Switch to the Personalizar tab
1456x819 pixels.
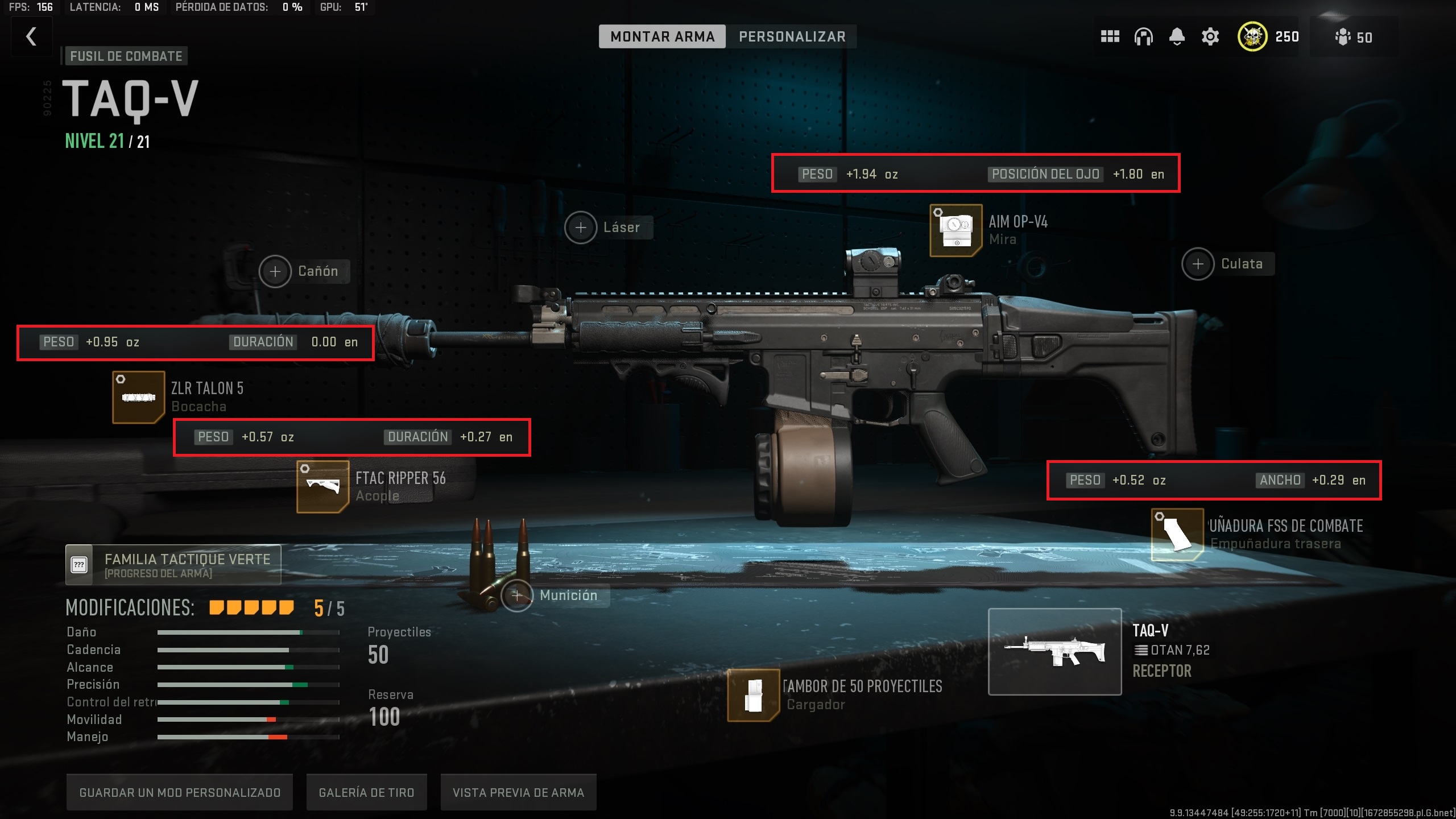point(791,36)
